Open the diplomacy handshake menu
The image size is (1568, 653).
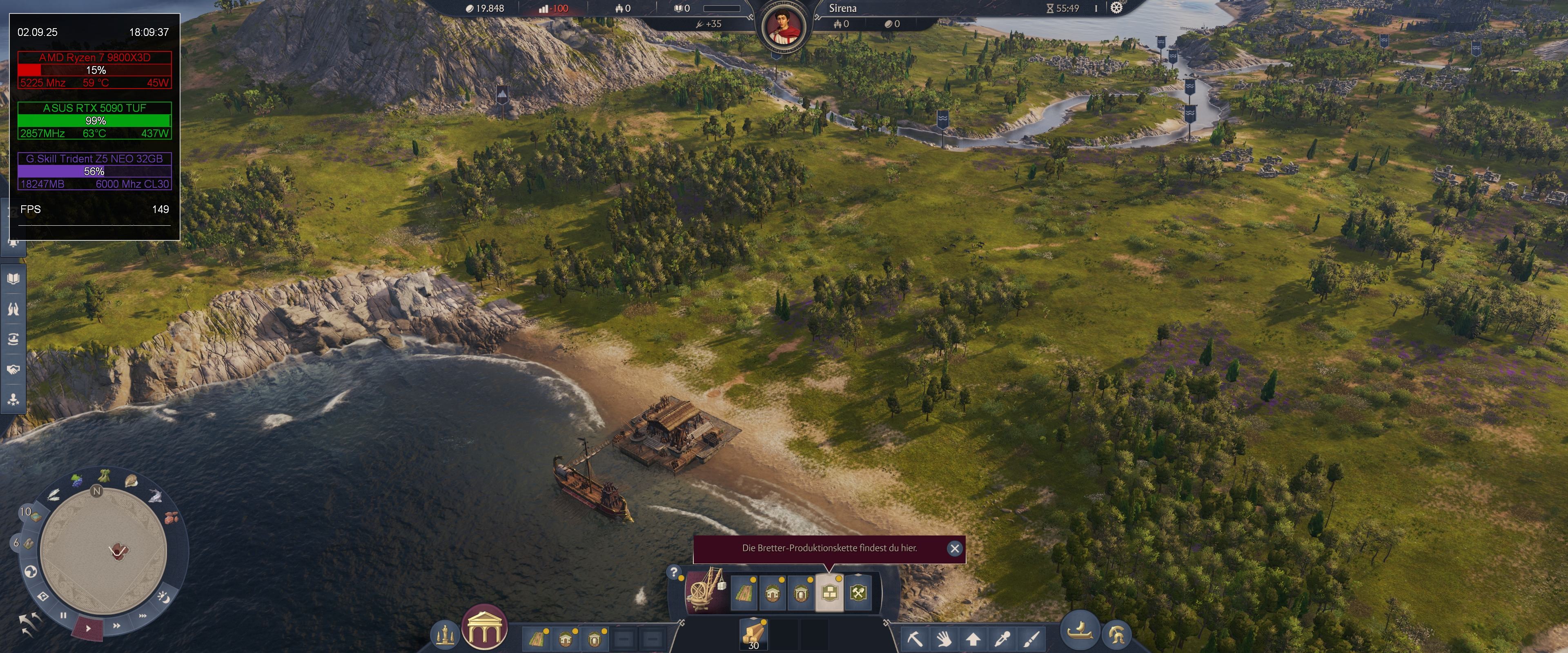click(x=13, y=369)
